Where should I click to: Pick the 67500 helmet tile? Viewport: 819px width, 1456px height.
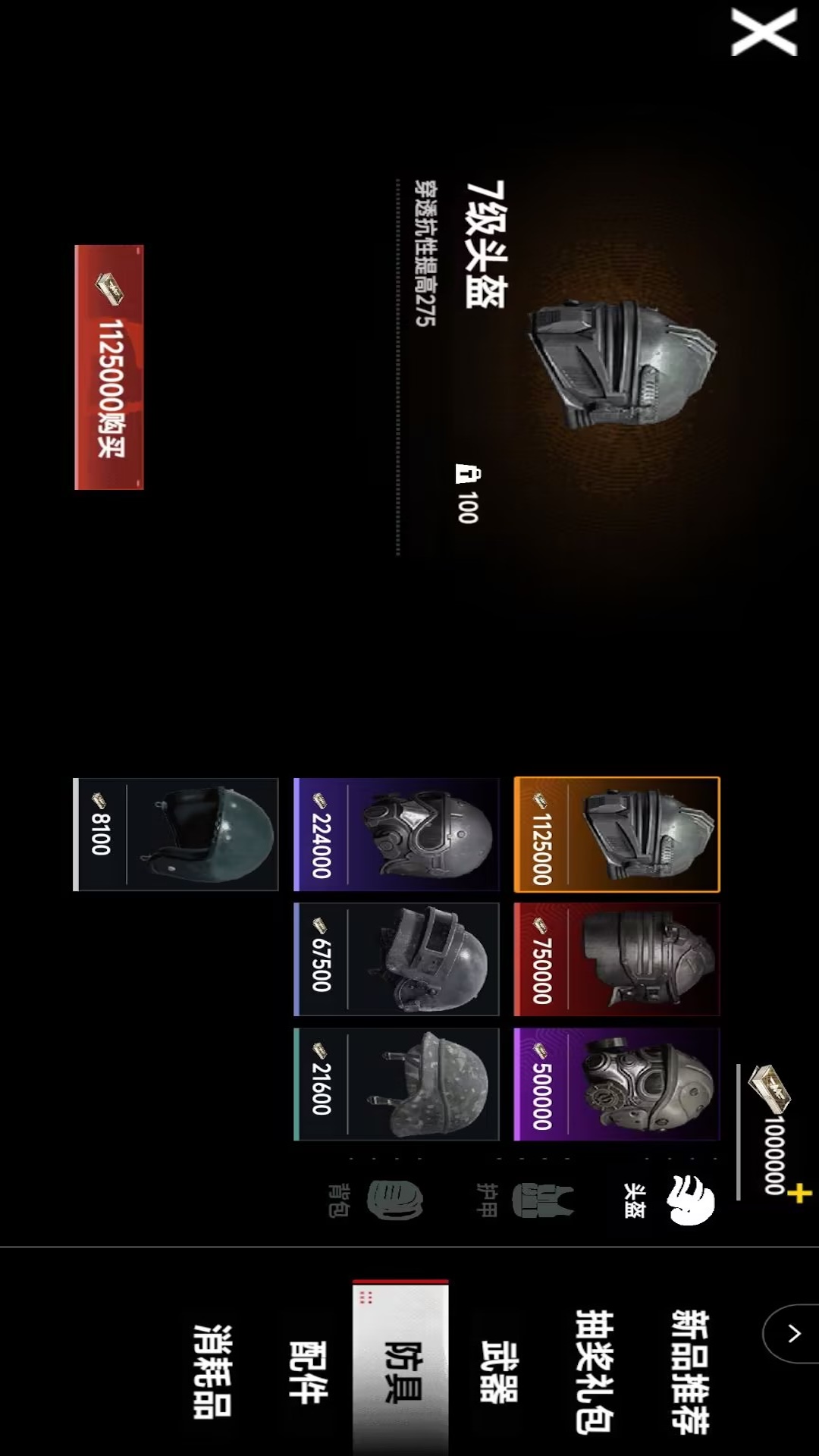(397, 959)
